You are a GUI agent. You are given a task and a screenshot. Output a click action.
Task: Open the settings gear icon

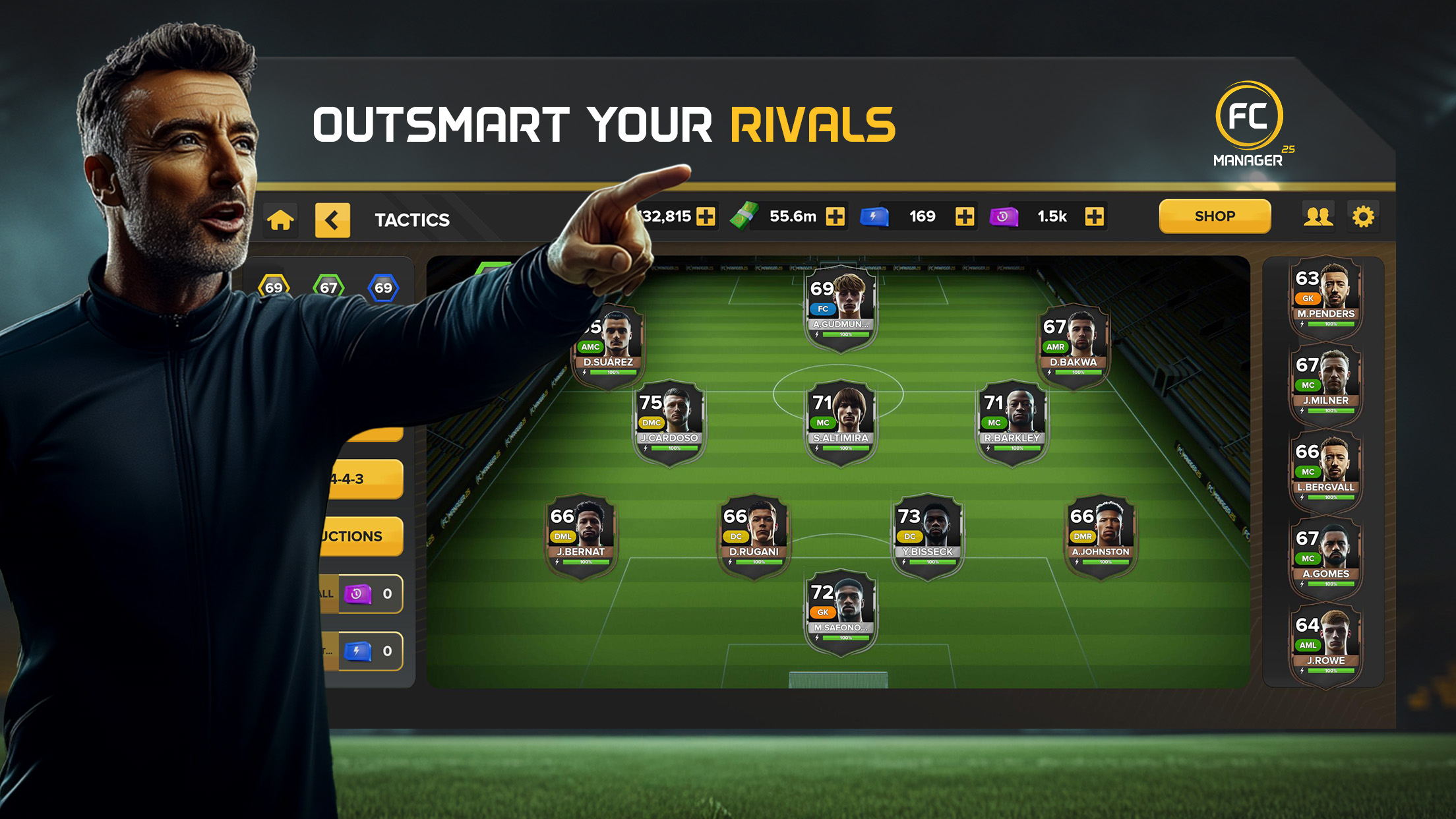click(x=1364, y=216)
